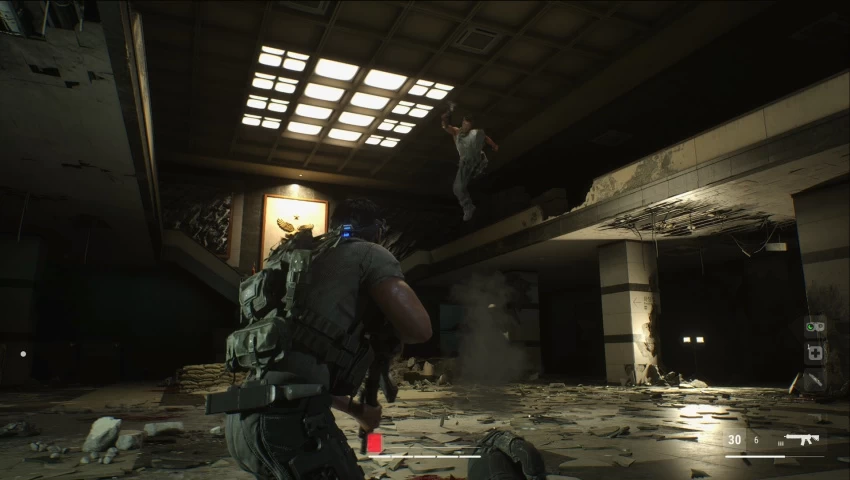Select the combat knife slot
This screenshot has width=850, height=480.
pos(815,379)
